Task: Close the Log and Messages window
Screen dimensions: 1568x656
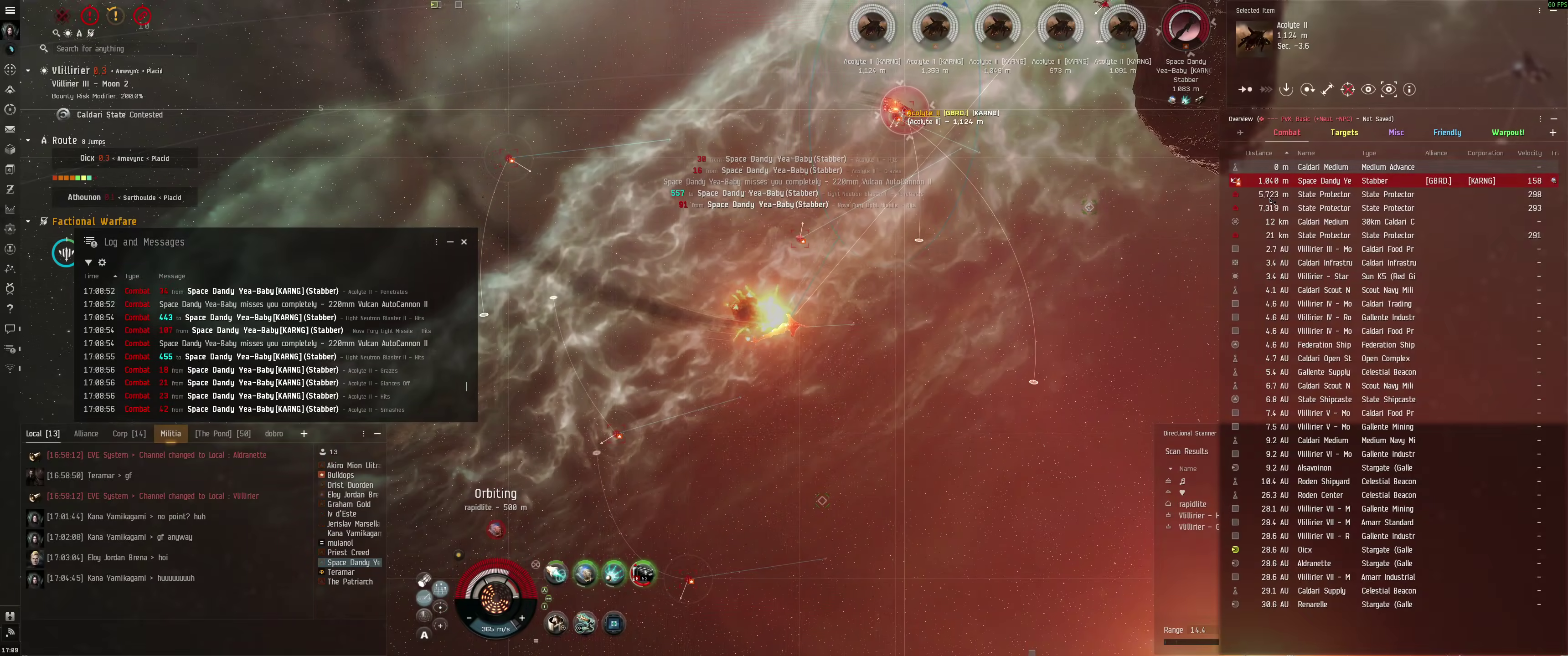Action: click(x=464, y=241)
